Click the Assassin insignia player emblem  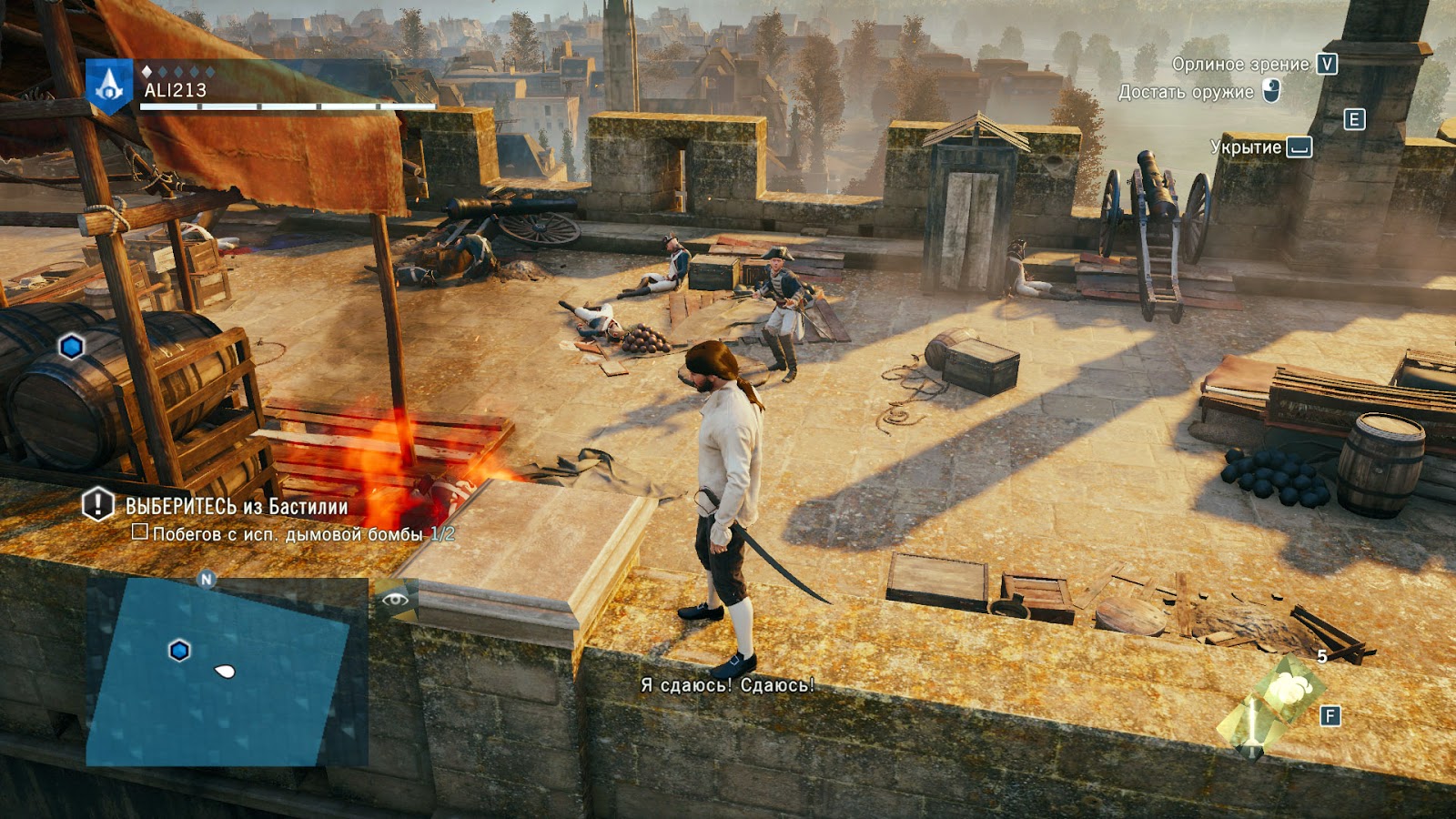110,86
